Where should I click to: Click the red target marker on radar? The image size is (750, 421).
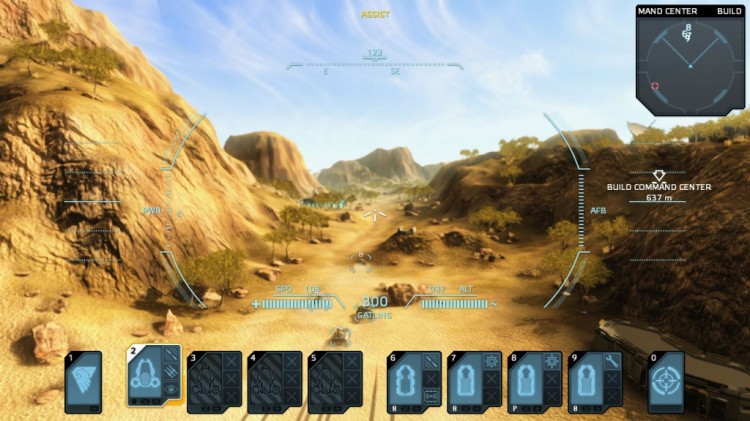(655, 86)
